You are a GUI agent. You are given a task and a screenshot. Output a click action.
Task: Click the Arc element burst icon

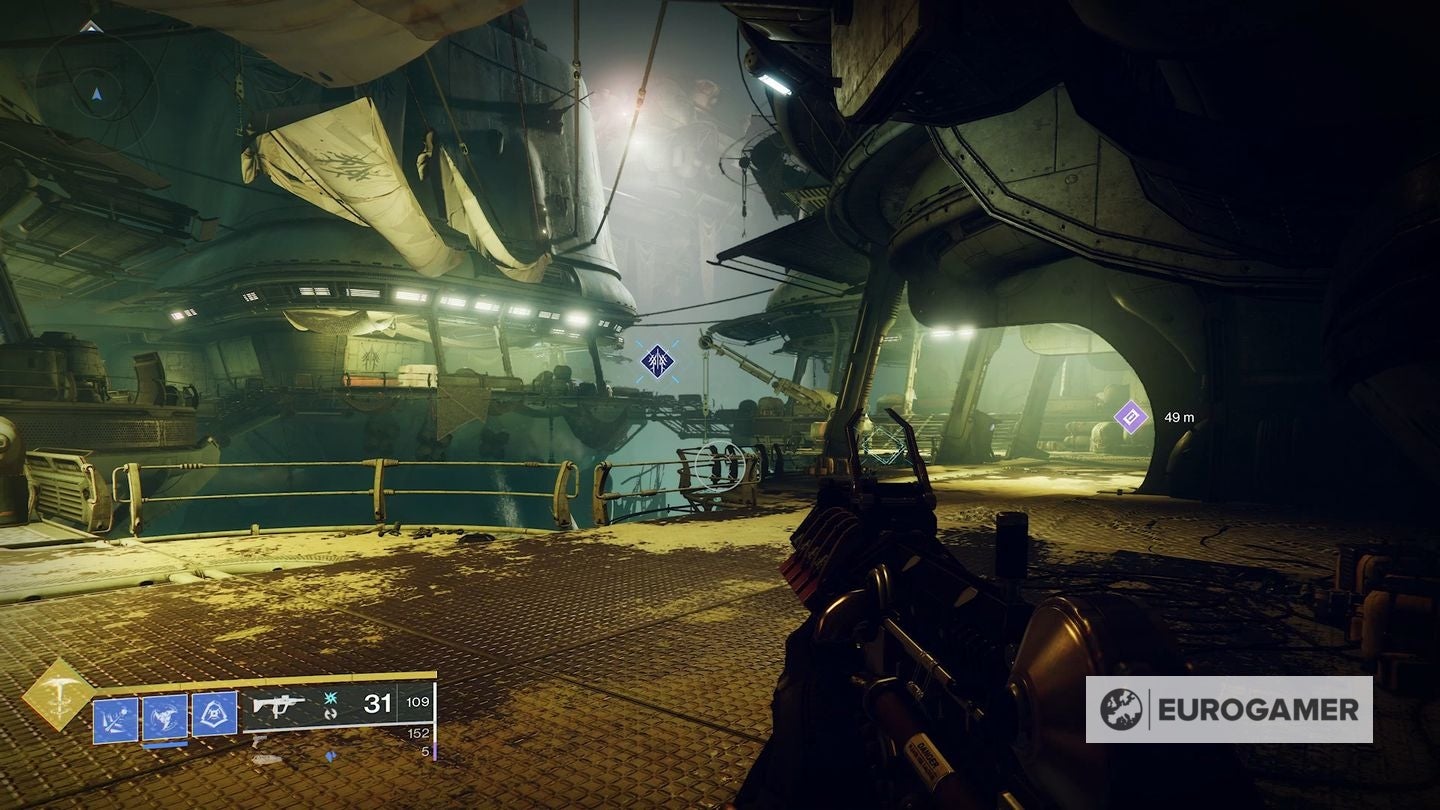point(330,697)
